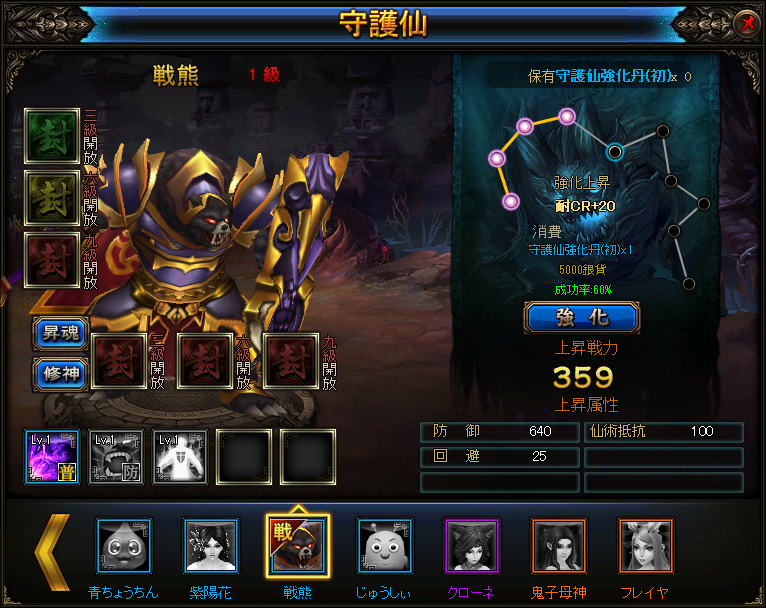
Task: Click the 強化 enhance button
Action: point(581,317)
